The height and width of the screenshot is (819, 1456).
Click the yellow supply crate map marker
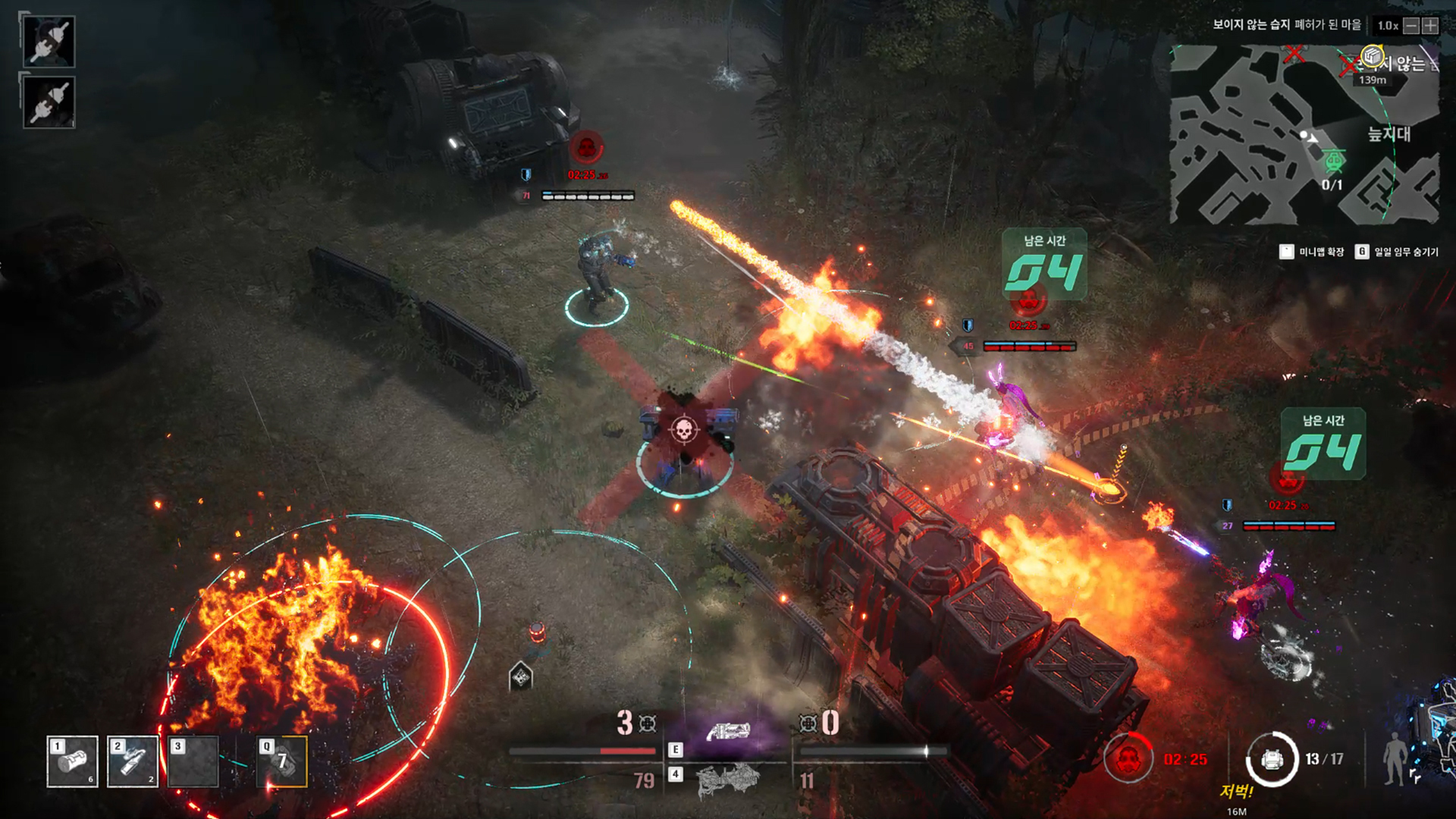pyautogui.click(x=1371, y=55)
